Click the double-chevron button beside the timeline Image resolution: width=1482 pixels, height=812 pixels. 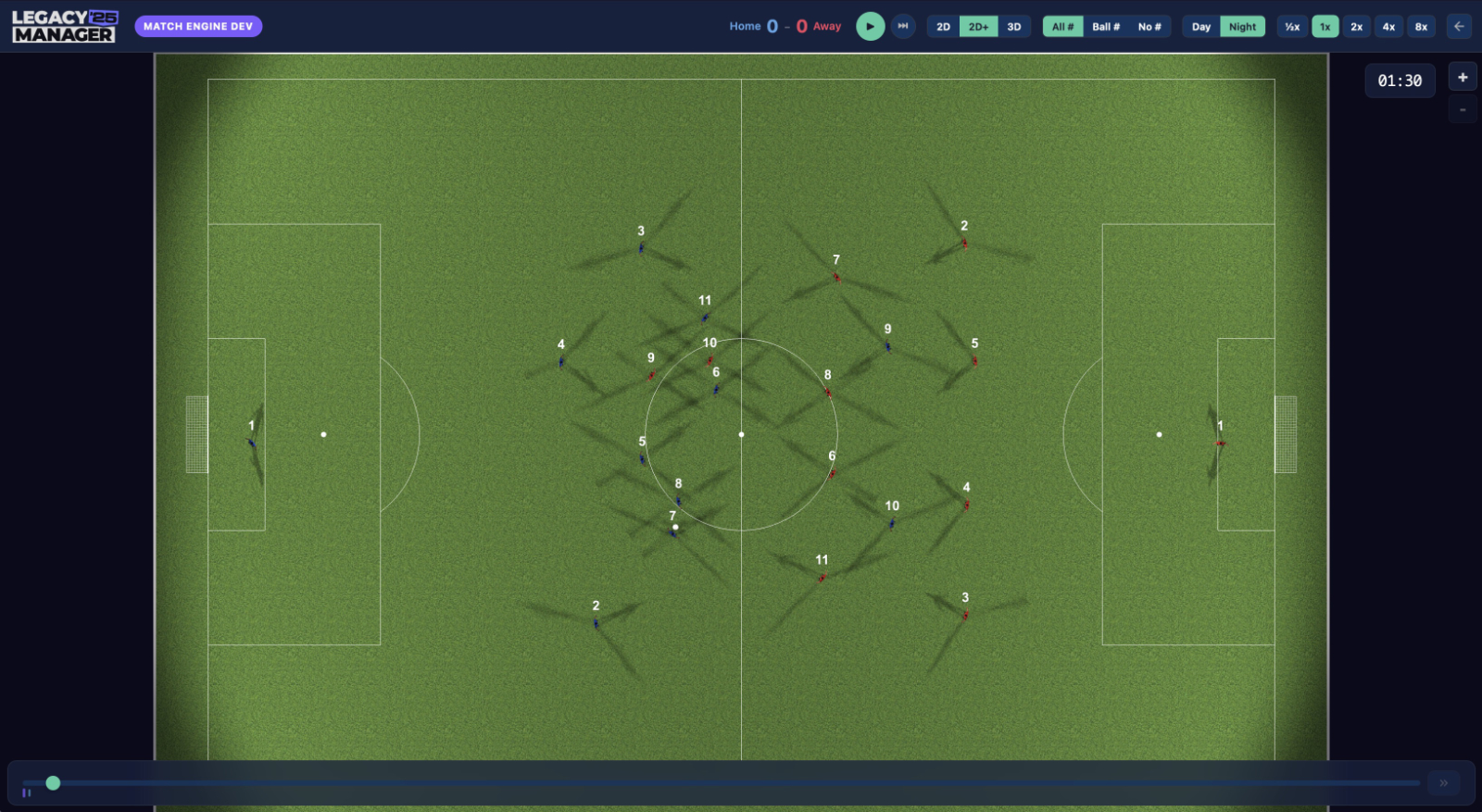click(1443, 783)
